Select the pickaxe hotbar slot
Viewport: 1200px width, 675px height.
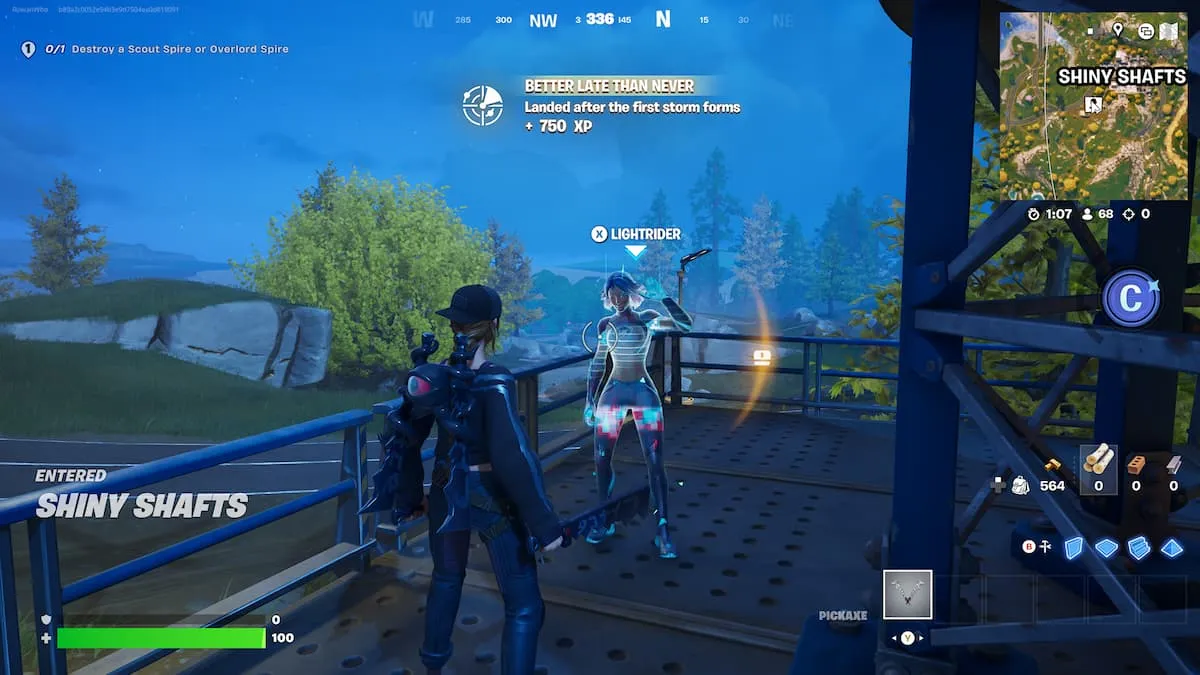908,594
